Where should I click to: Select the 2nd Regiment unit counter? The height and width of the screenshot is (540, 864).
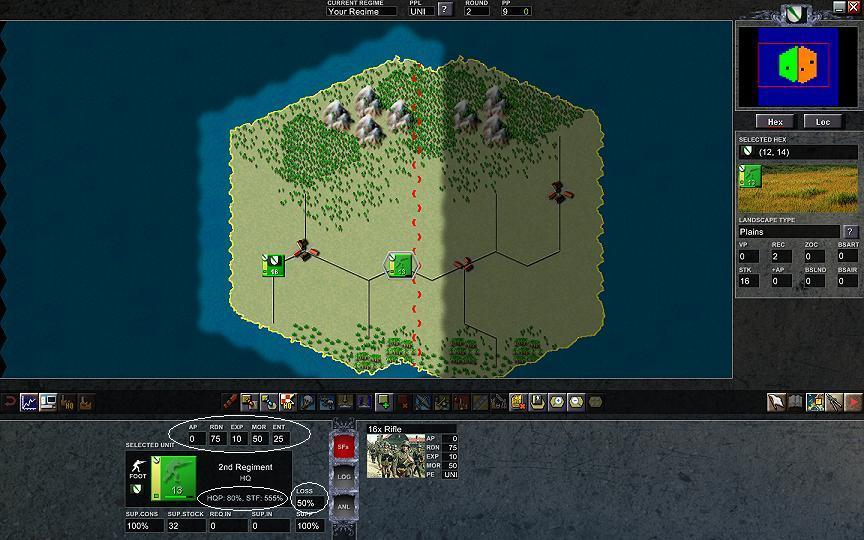pyautogui.click(x=173, y=476)
